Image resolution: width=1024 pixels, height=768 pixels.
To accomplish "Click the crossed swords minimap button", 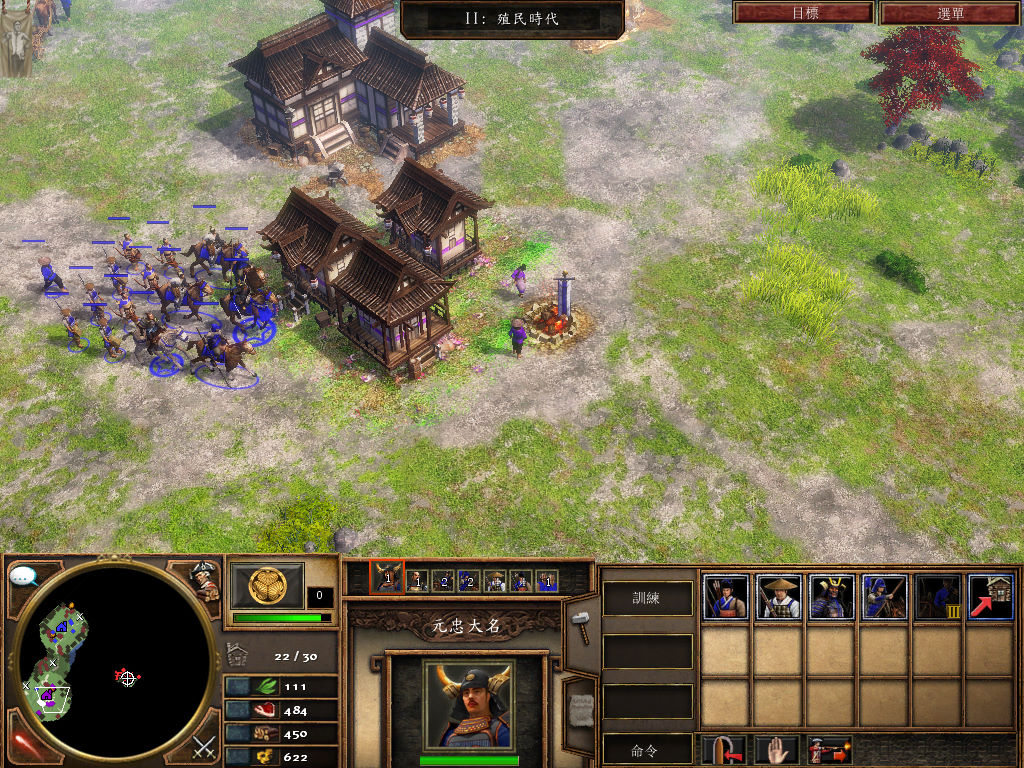I will click(x=204, y=744).
